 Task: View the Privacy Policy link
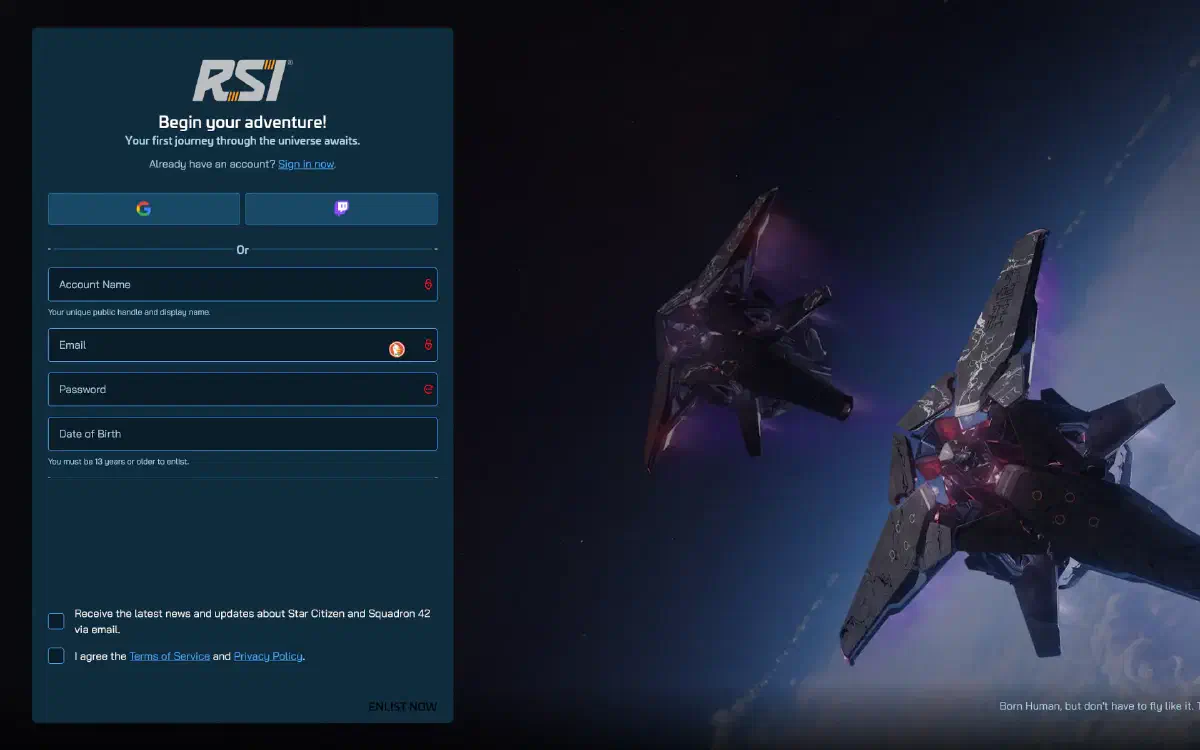[268, 656]
